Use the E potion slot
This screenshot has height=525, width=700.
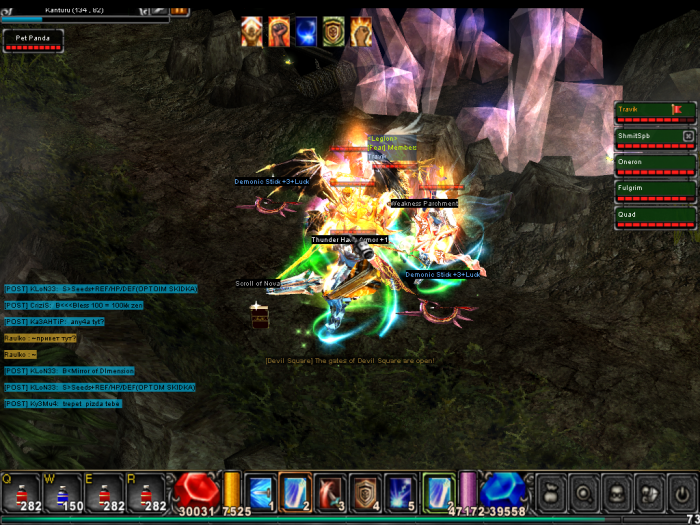click(105, 493)
